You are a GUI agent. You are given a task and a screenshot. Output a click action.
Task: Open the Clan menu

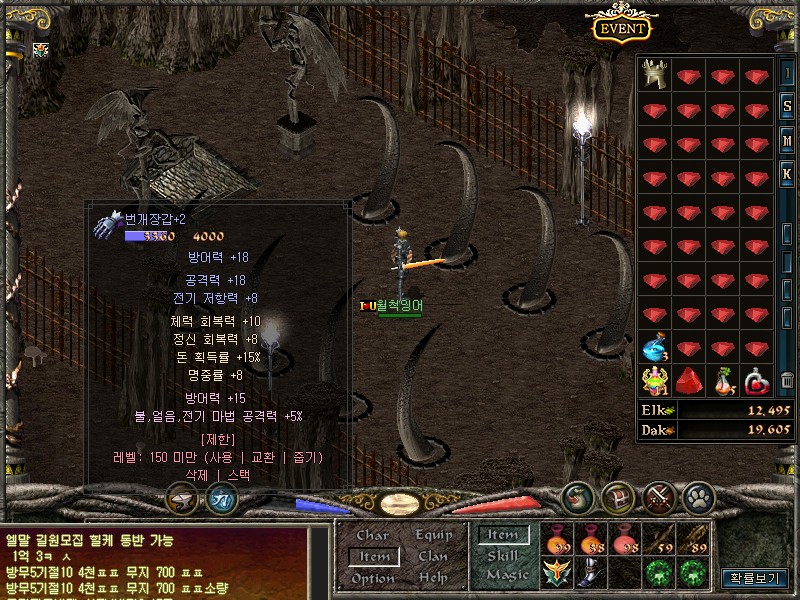tap(433, 556)
